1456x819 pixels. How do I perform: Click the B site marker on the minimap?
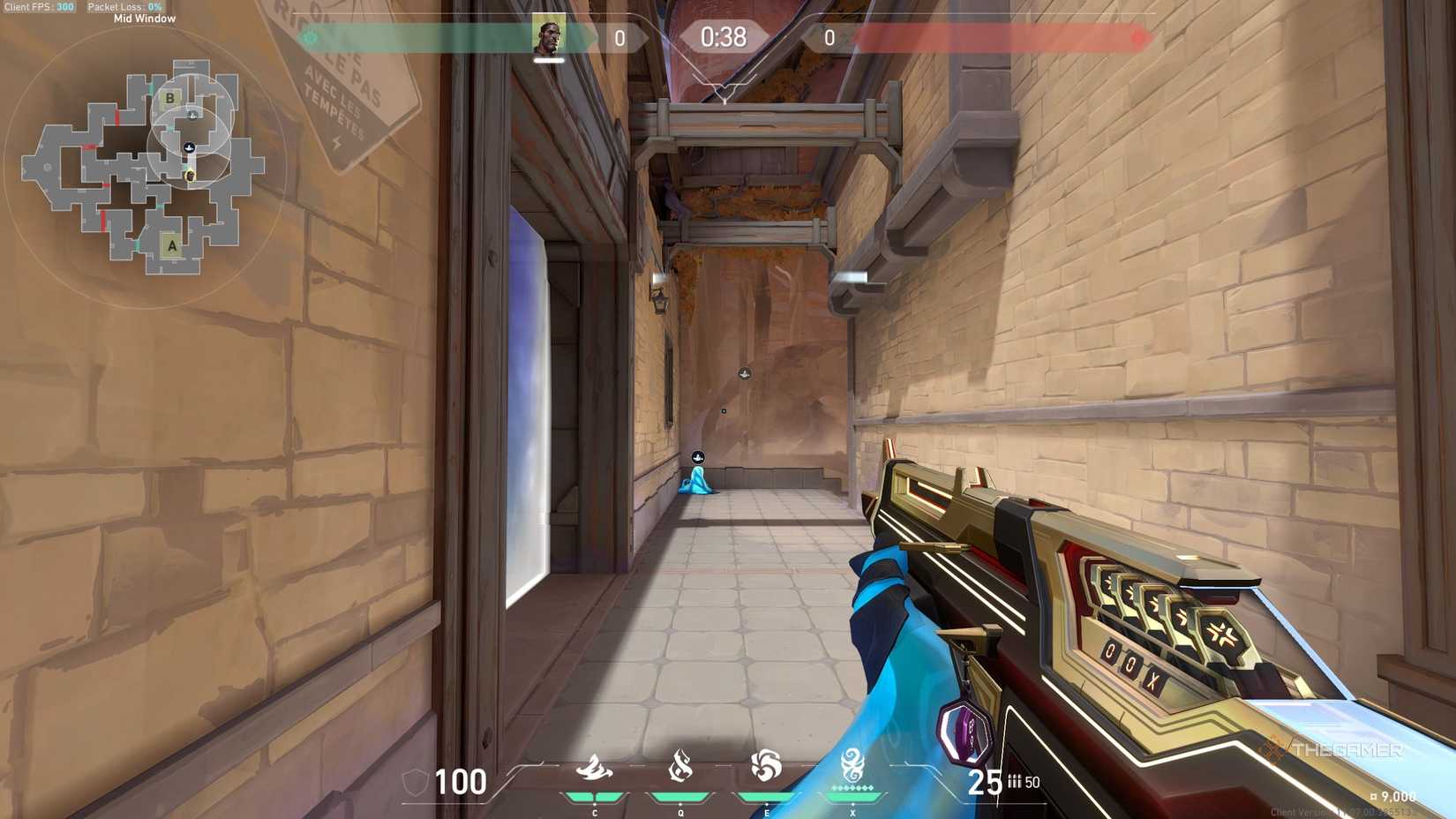(169, 98)
